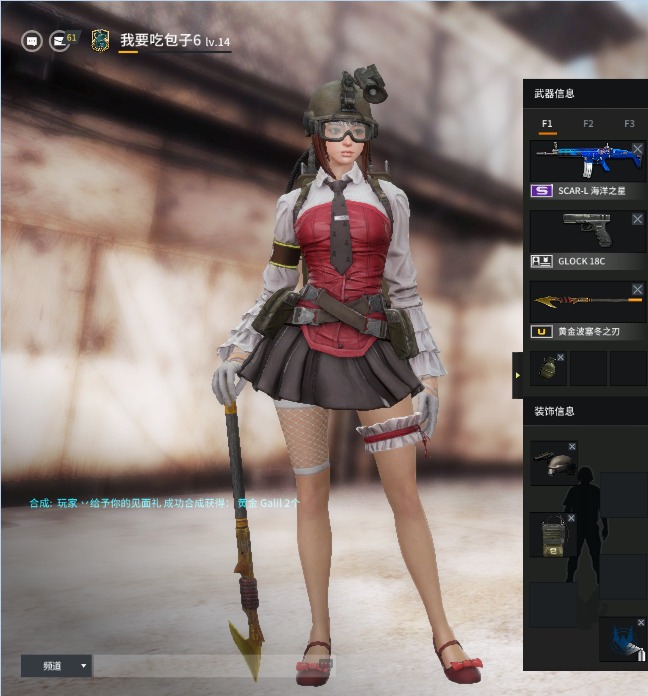This screenshot has width=648, height=696.
Task: Expand the side panel yellow arrow
Action: coord(517,375)
